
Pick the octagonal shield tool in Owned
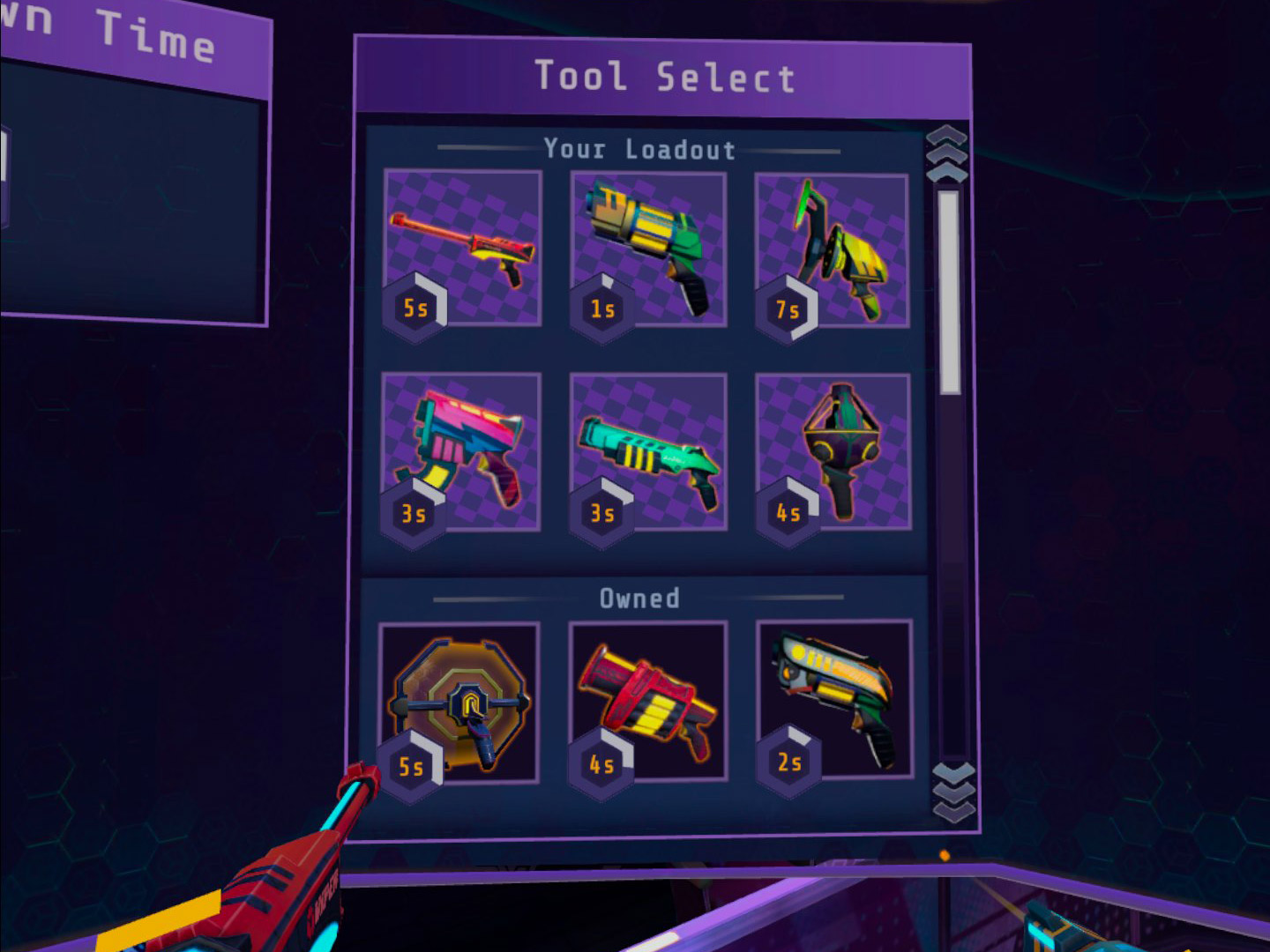point(459,702)
